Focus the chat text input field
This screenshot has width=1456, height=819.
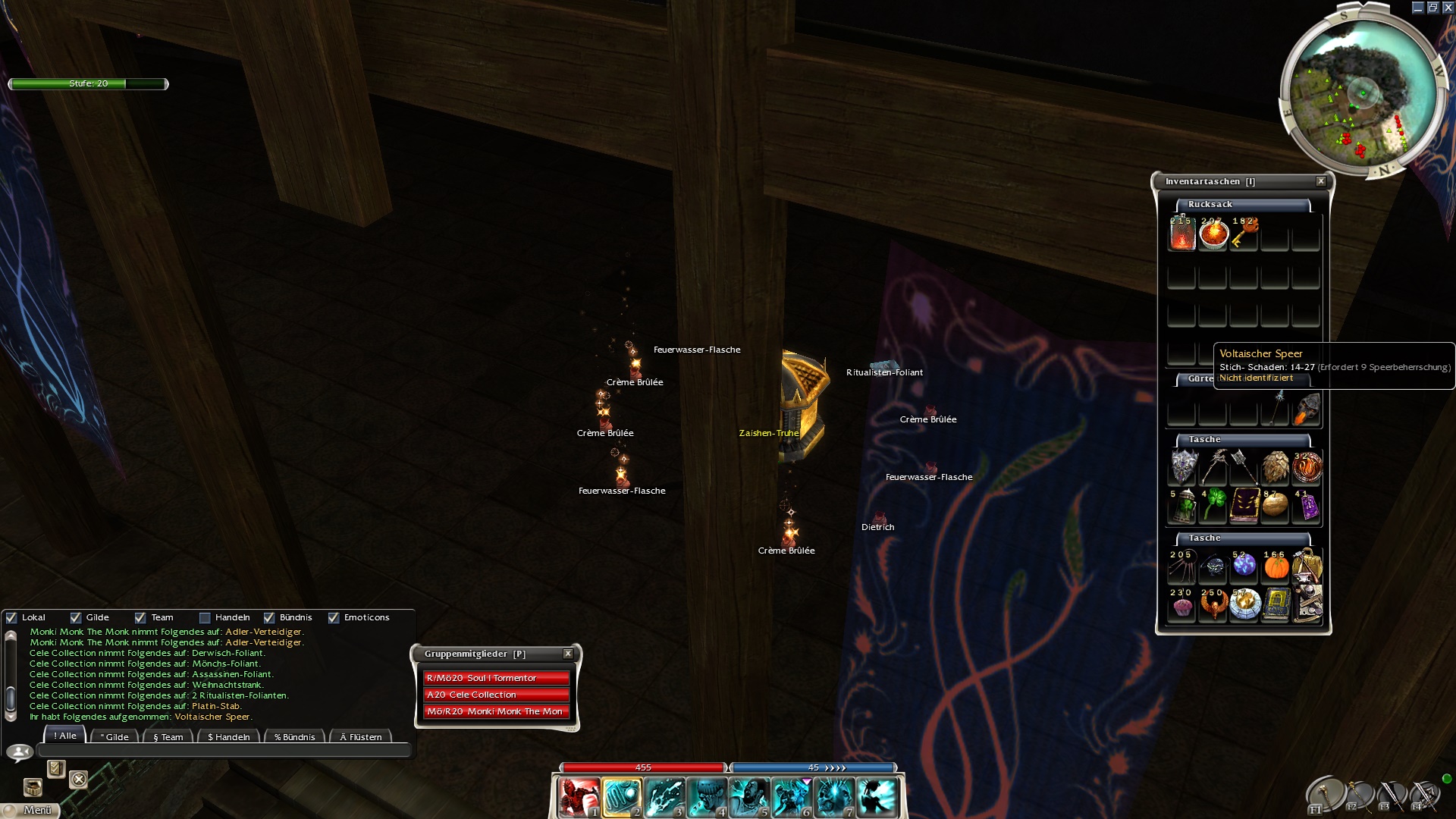[x=224, y=751]
